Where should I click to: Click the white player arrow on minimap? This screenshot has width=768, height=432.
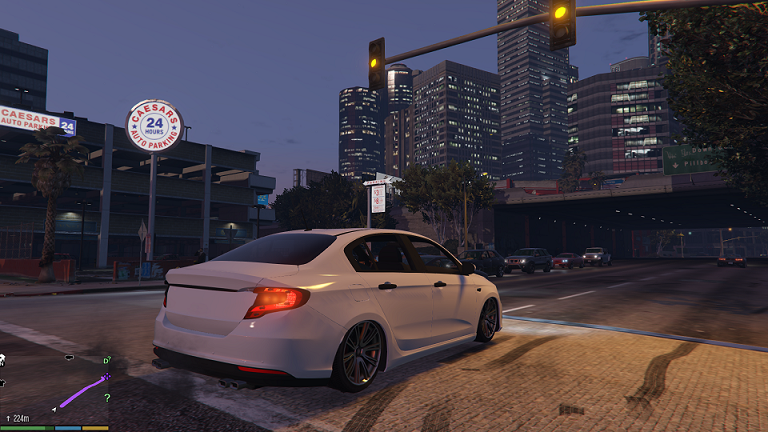coord(54,408)
